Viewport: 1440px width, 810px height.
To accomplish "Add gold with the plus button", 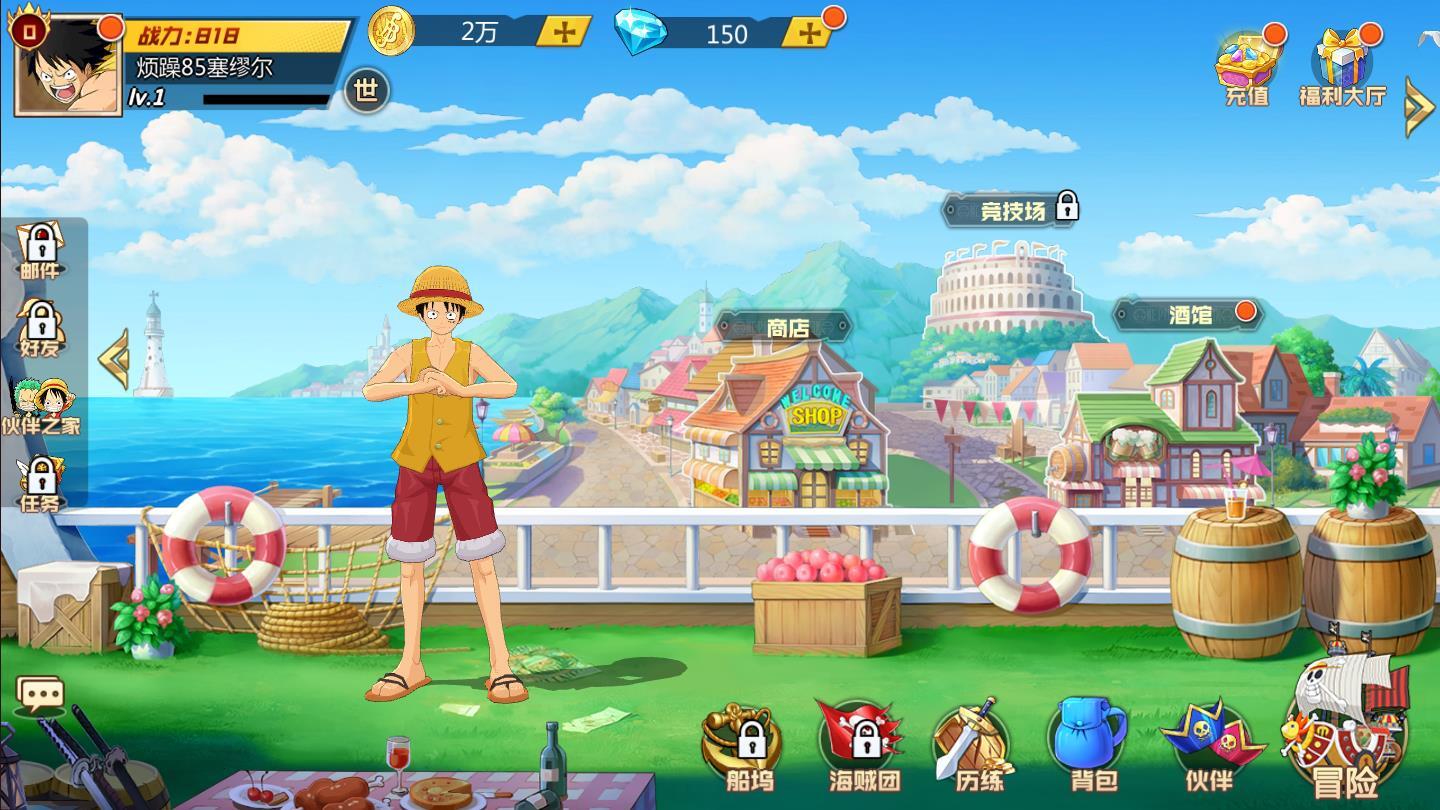I will [x=562, y=33].
